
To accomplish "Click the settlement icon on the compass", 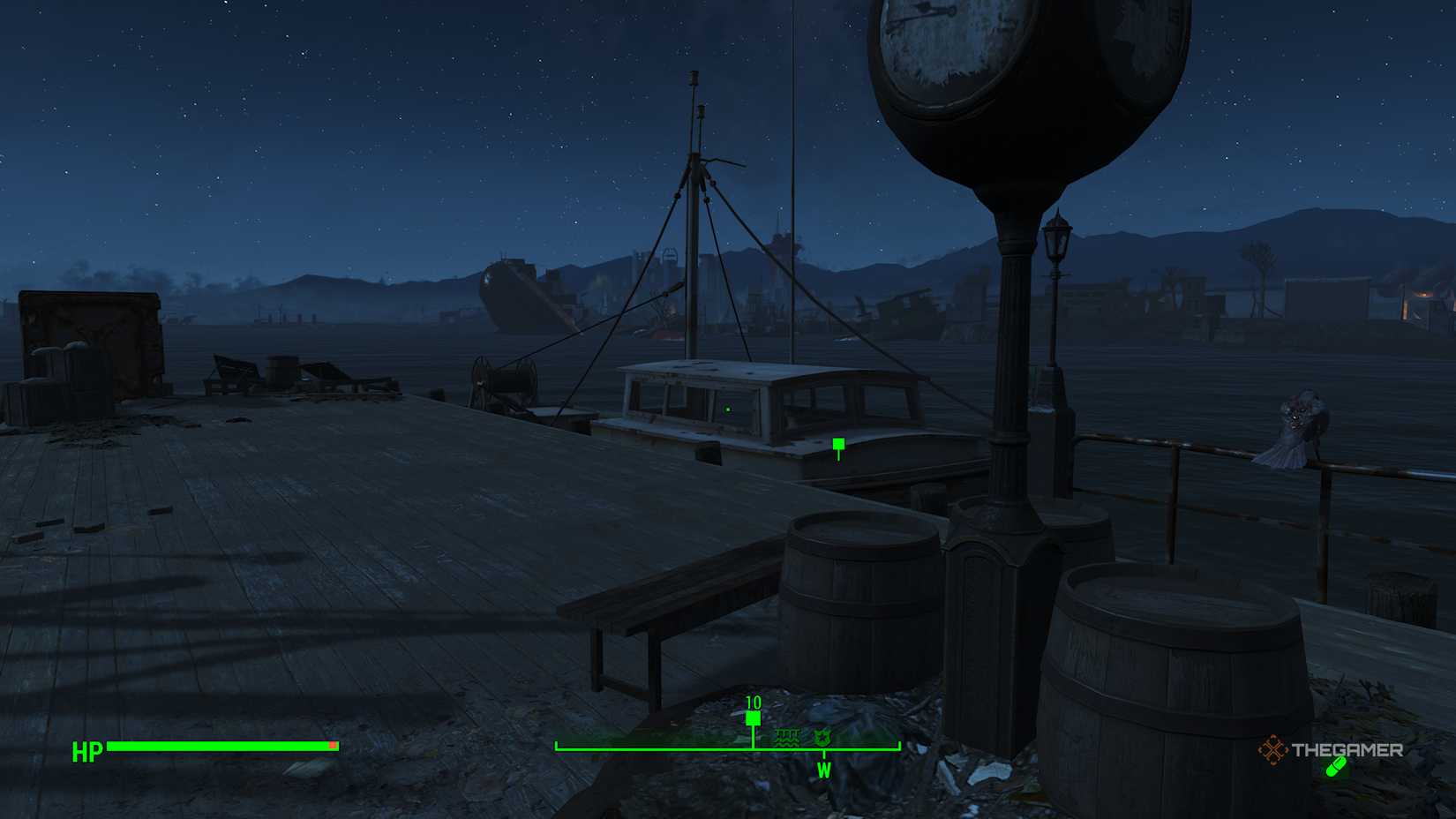I will [x=823, y=739].
